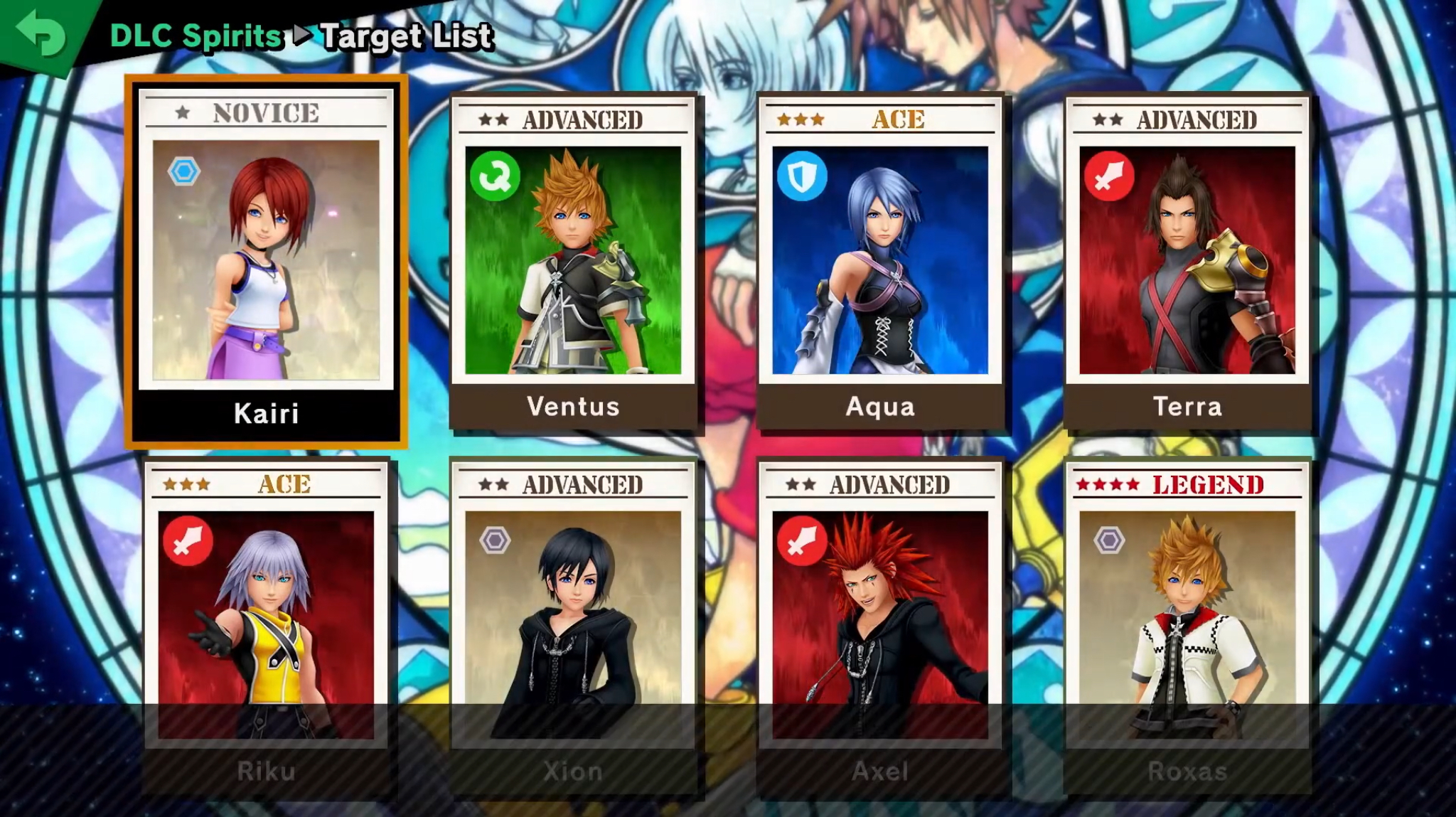Choose the Ventus advanced spirit card
The image size is (1456, 817).
(573, 262)
